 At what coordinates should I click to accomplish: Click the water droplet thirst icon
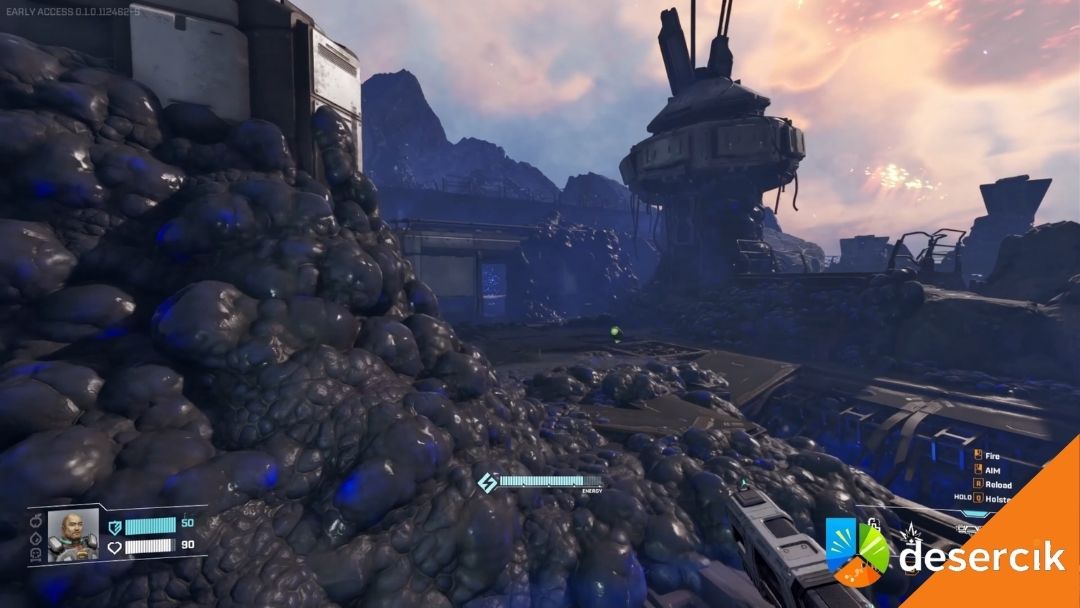[38, 540]
